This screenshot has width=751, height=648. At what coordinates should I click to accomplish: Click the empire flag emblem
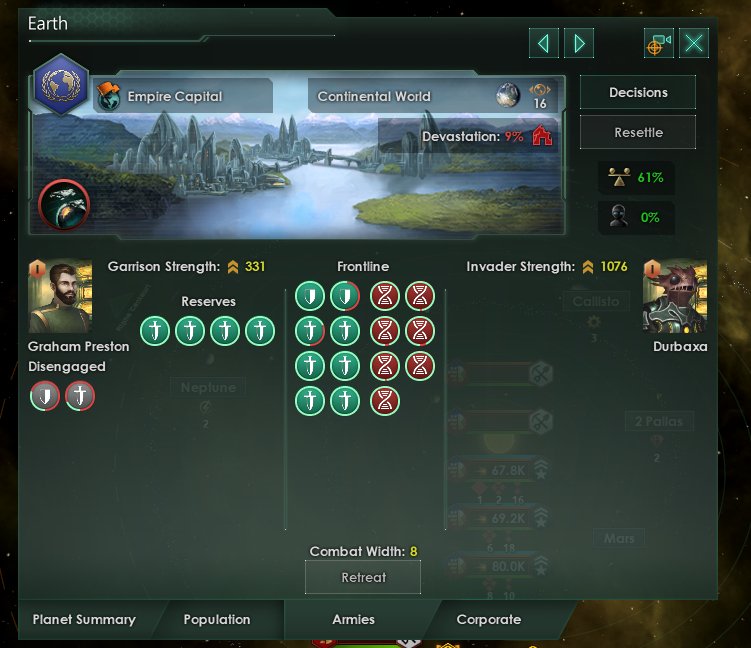(60, 85)
